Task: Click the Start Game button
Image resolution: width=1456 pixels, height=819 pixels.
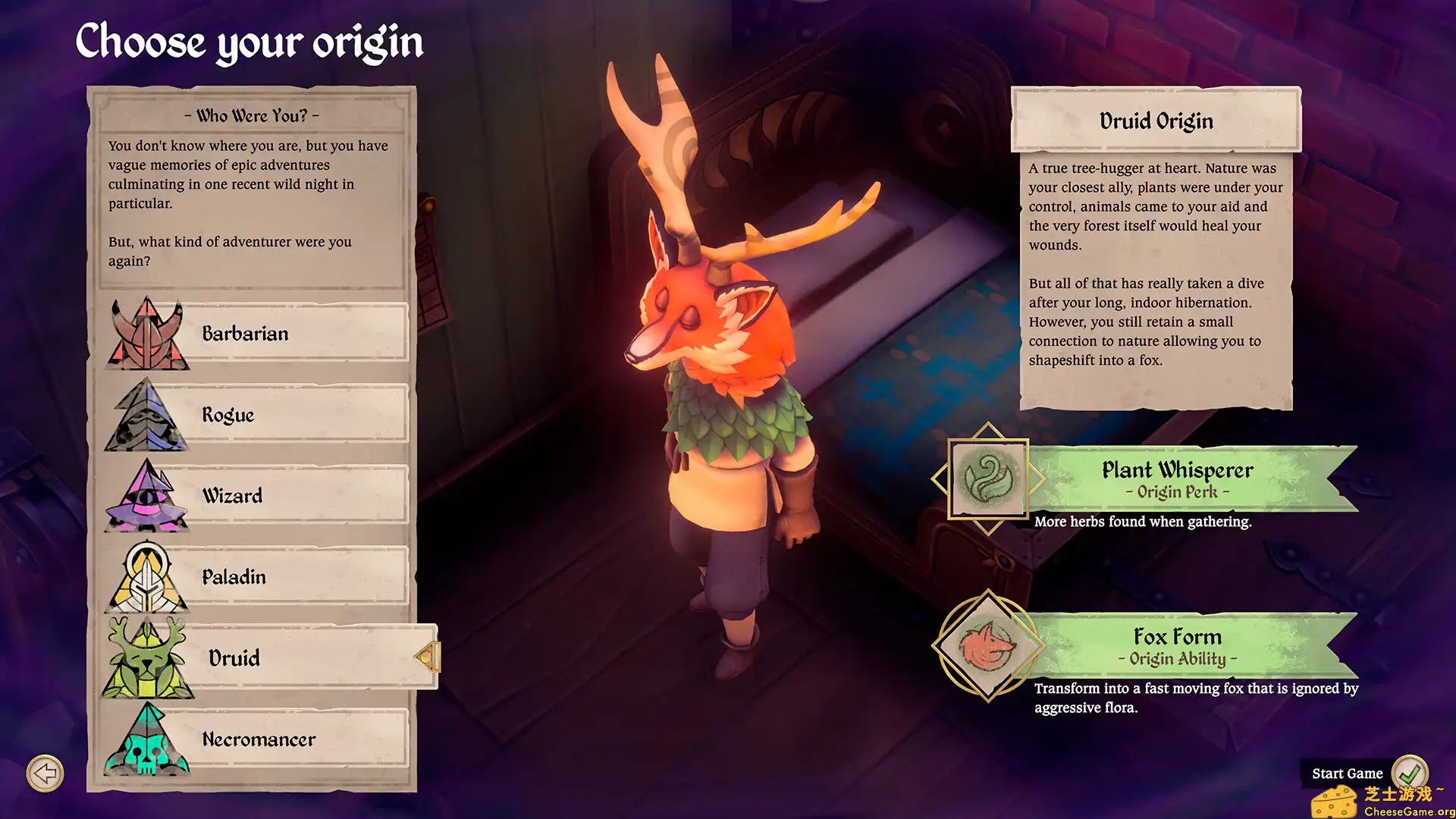Action: (1349, 773)
